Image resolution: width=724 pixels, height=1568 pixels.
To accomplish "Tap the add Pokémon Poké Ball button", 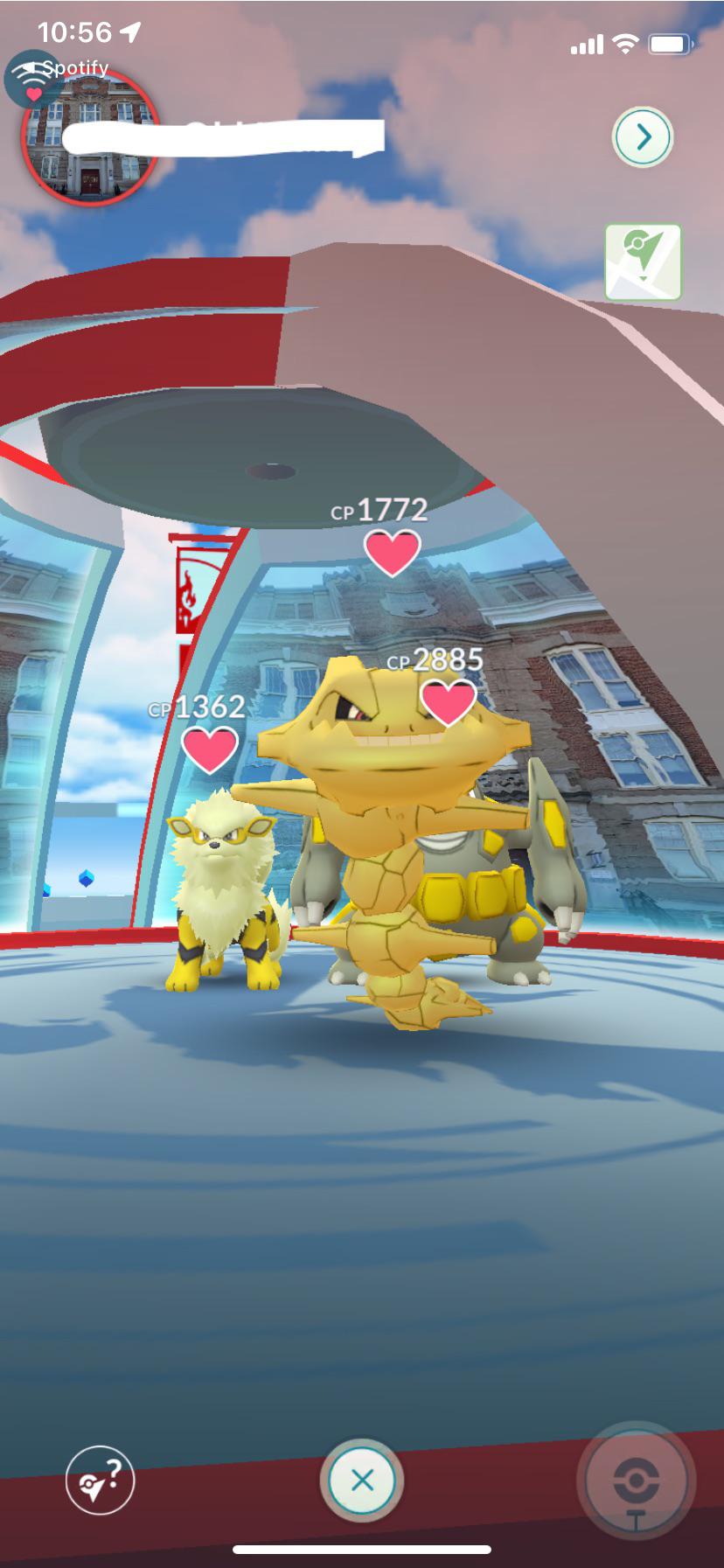I will coord(636,1480).
